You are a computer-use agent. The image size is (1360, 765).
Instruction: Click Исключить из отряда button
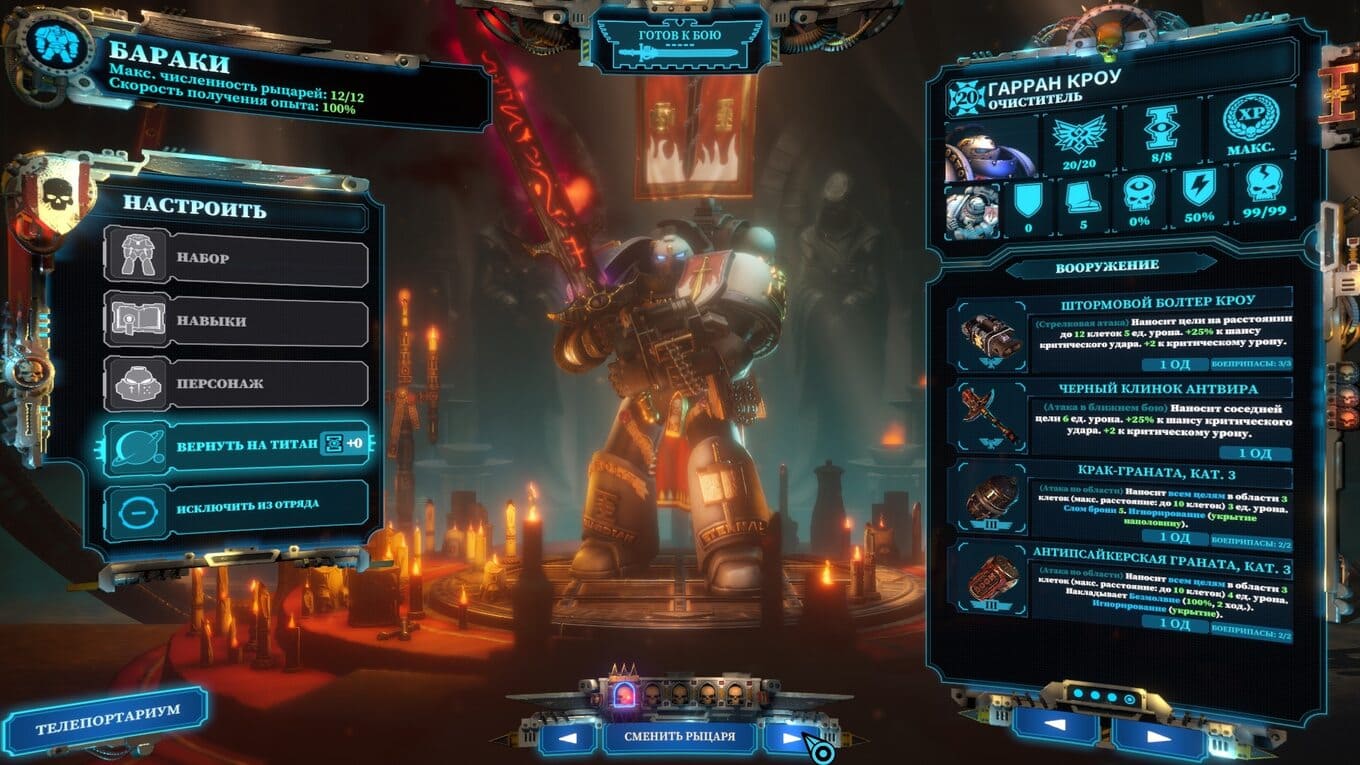[236, 505]
